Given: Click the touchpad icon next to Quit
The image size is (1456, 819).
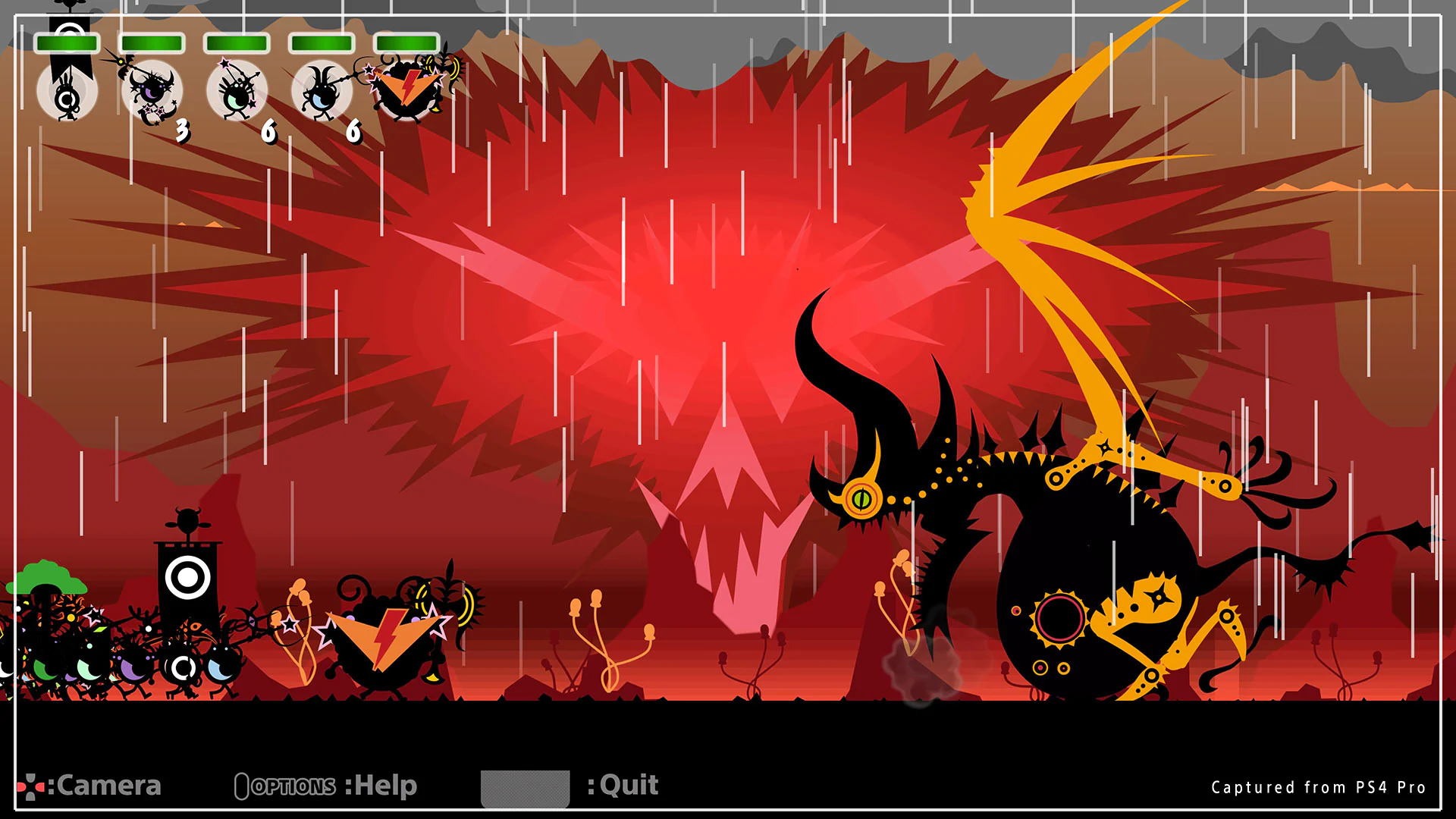Looking at the screenshot, I should coord(526,786).
